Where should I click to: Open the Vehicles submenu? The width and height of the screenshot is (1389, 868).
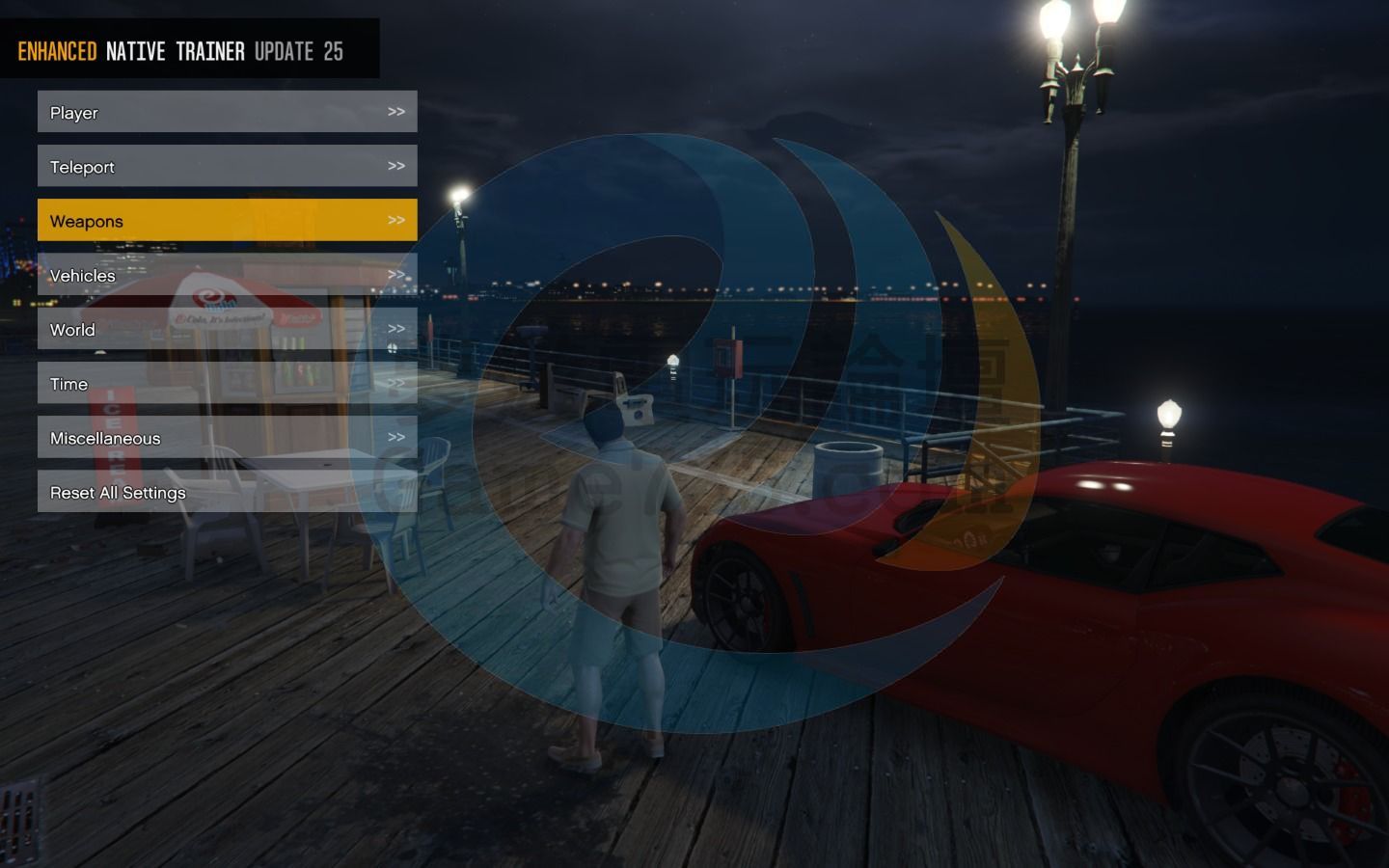click(227, 275)
